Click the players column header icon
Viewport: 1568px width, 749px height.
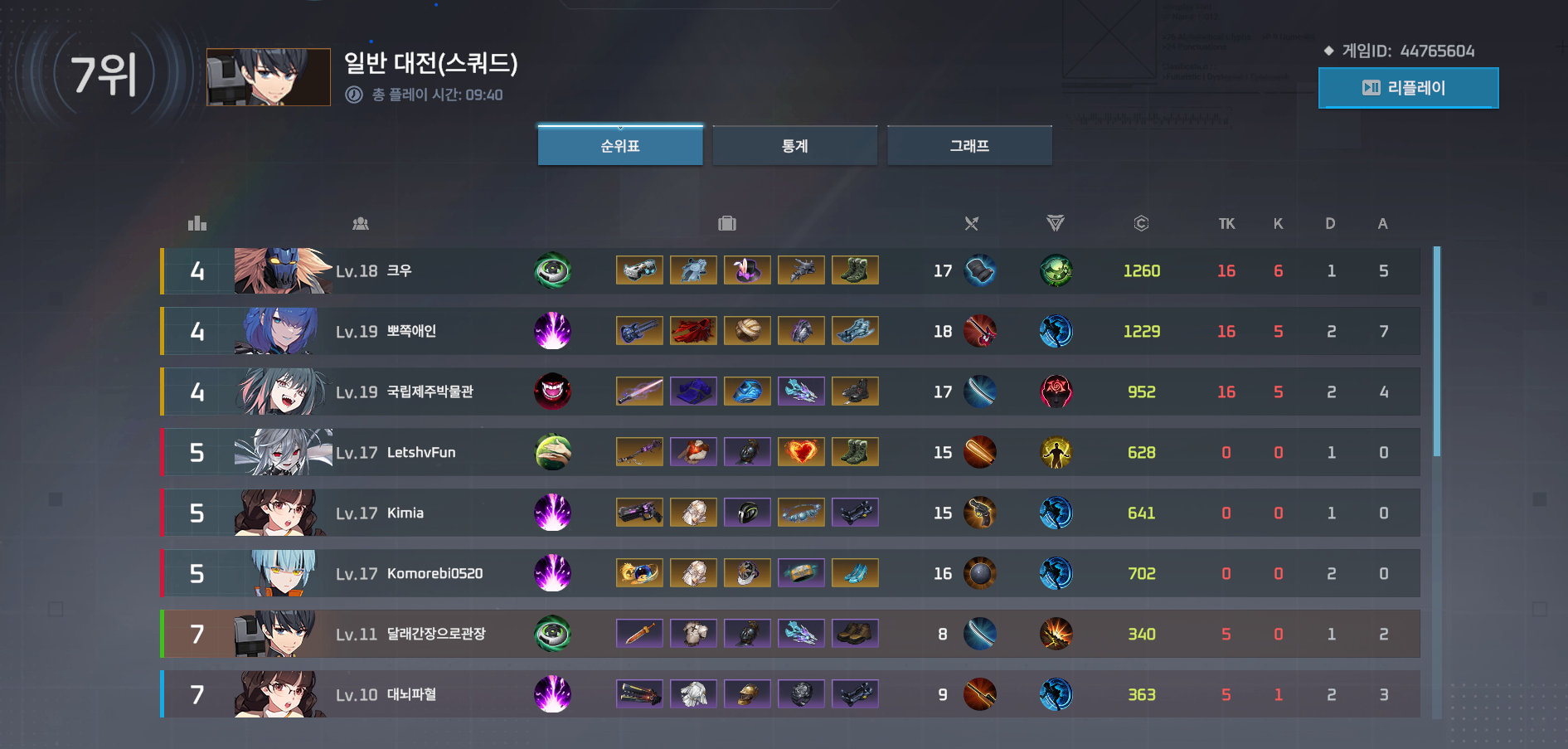tap(361, 222)
